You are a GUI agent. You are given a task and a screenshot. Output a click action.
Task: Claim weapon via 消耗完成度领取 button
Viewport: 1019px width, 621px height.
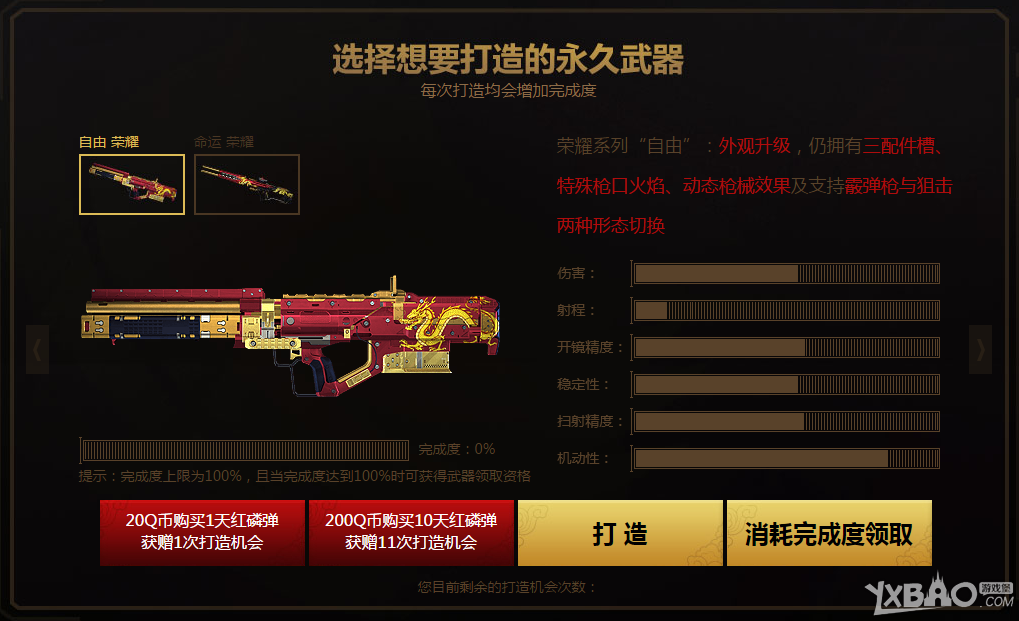pyautogui.click(x=829, y=533)
